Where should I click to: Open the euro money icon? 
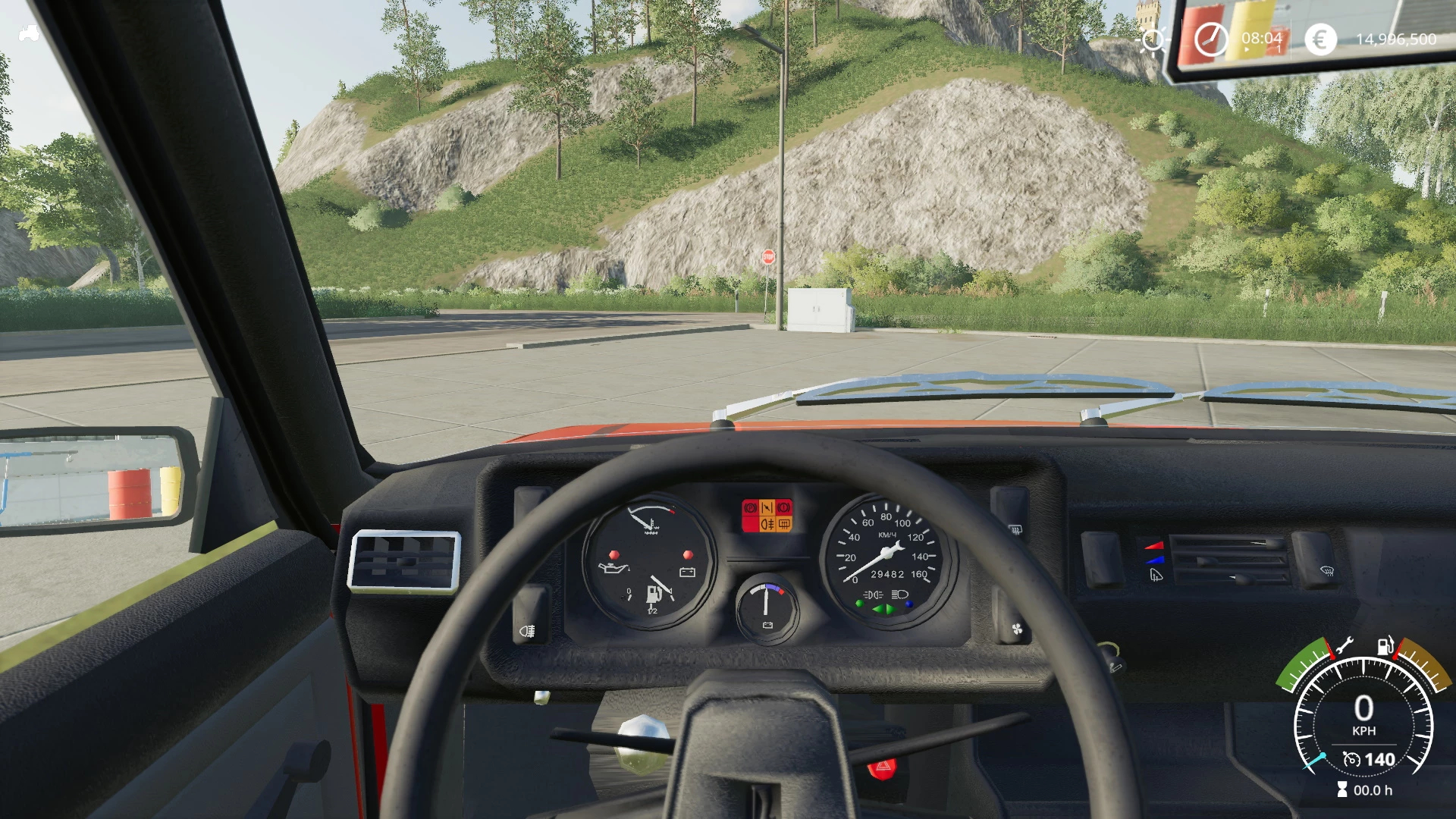tap(1320, 39)
